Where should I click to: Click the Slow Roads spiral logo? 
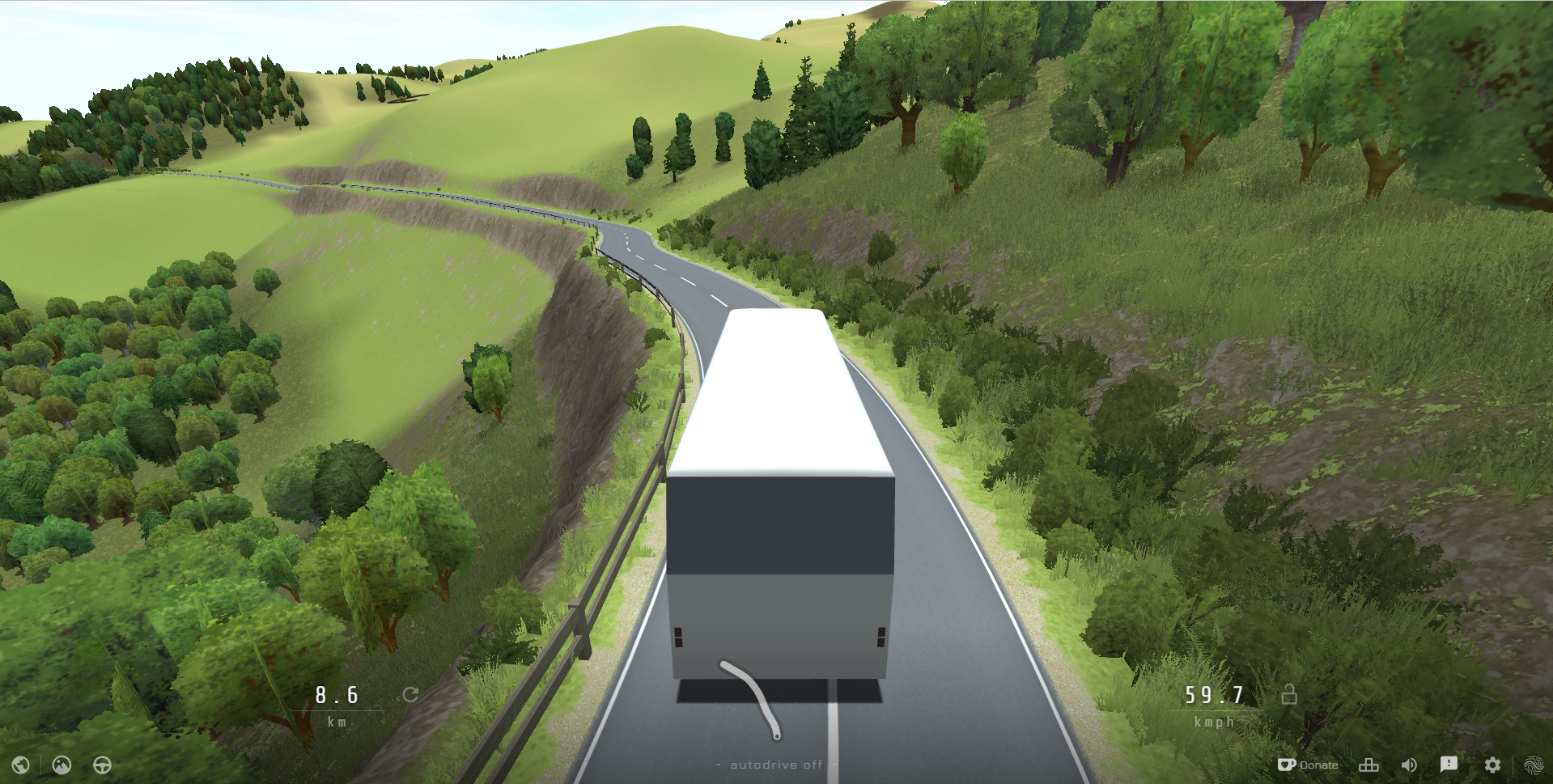(1534, 764)
